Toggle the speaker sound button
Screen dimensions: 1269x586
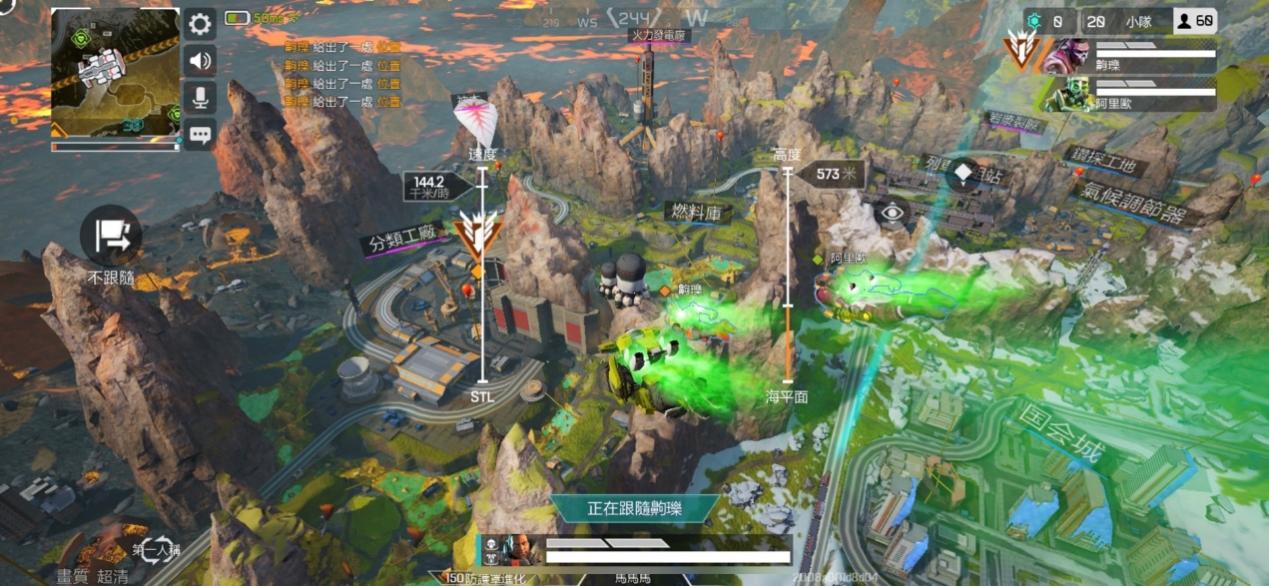point(200,61)
